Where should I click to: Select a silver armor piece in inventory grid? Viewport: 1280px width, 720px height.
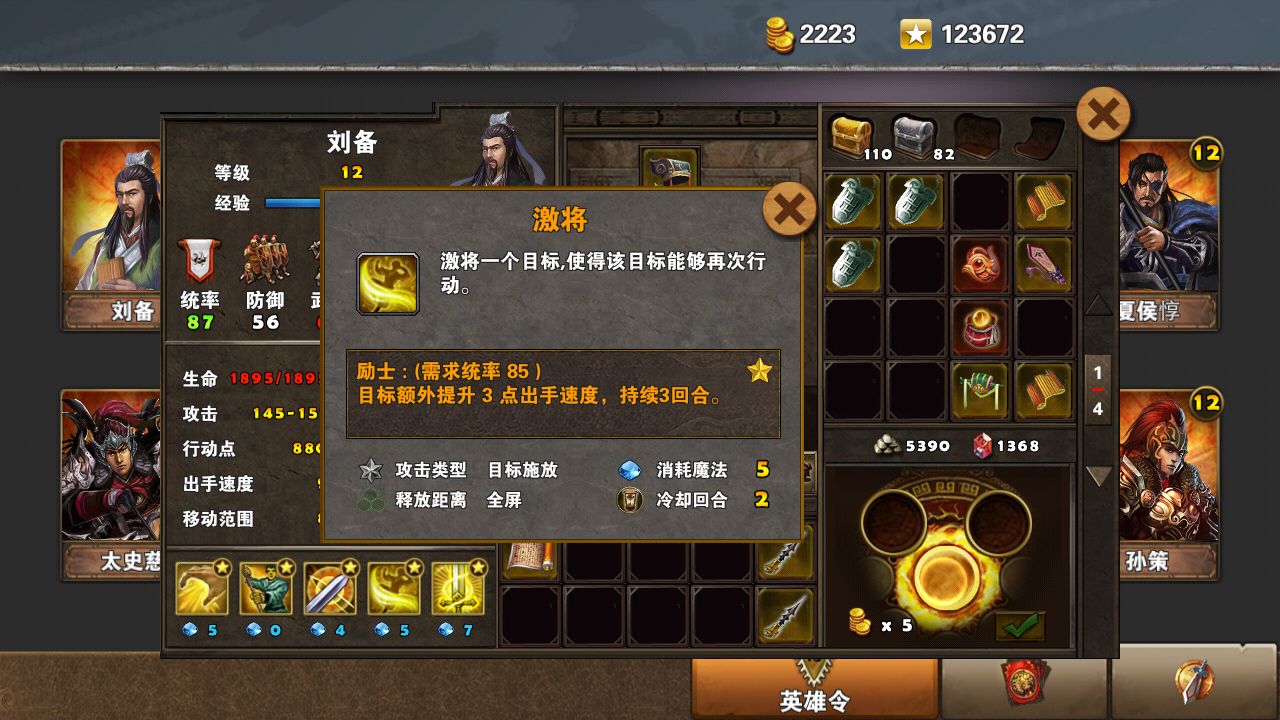tap(852, 202)
